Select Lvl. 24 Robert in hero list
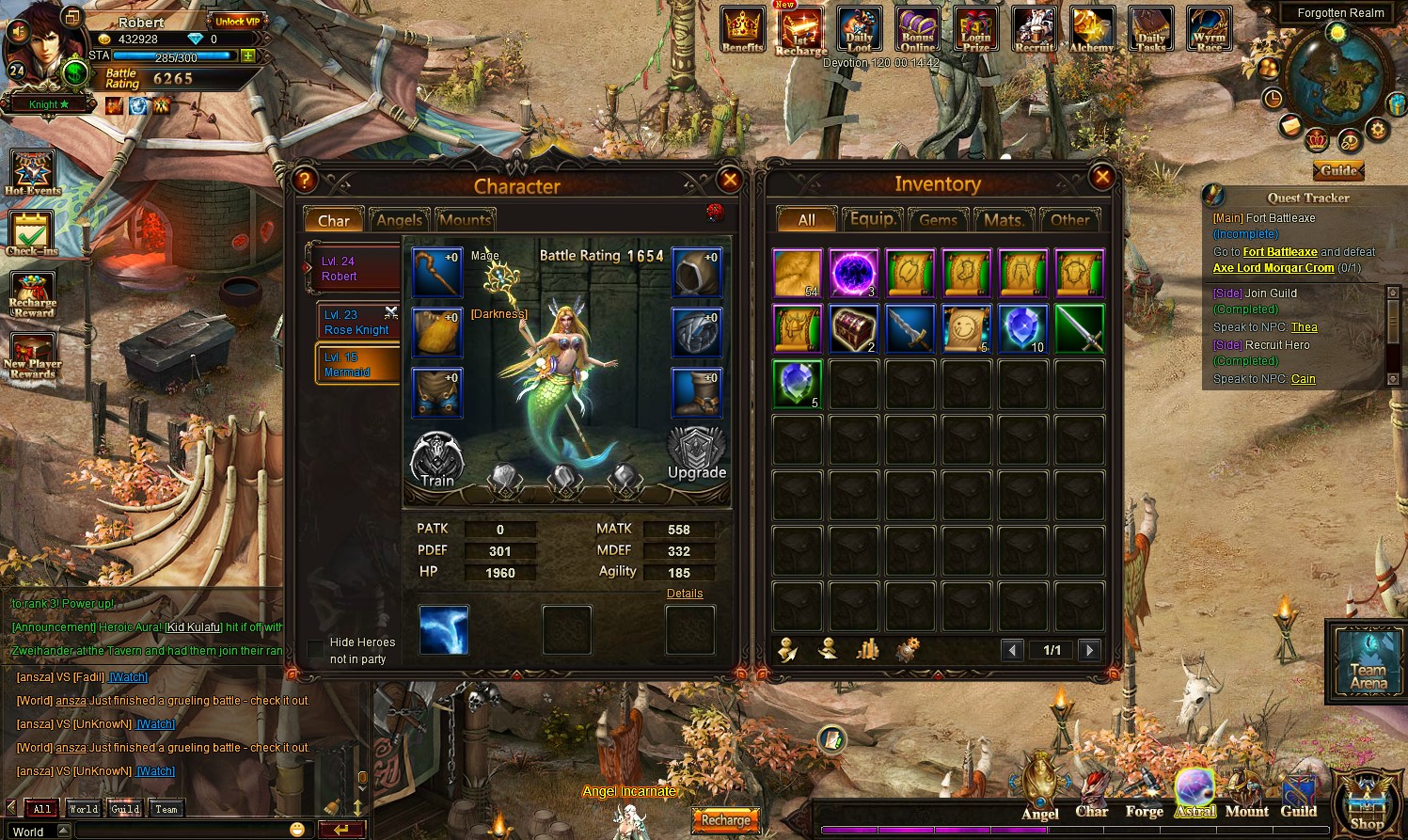 click(x=354, y=269)
